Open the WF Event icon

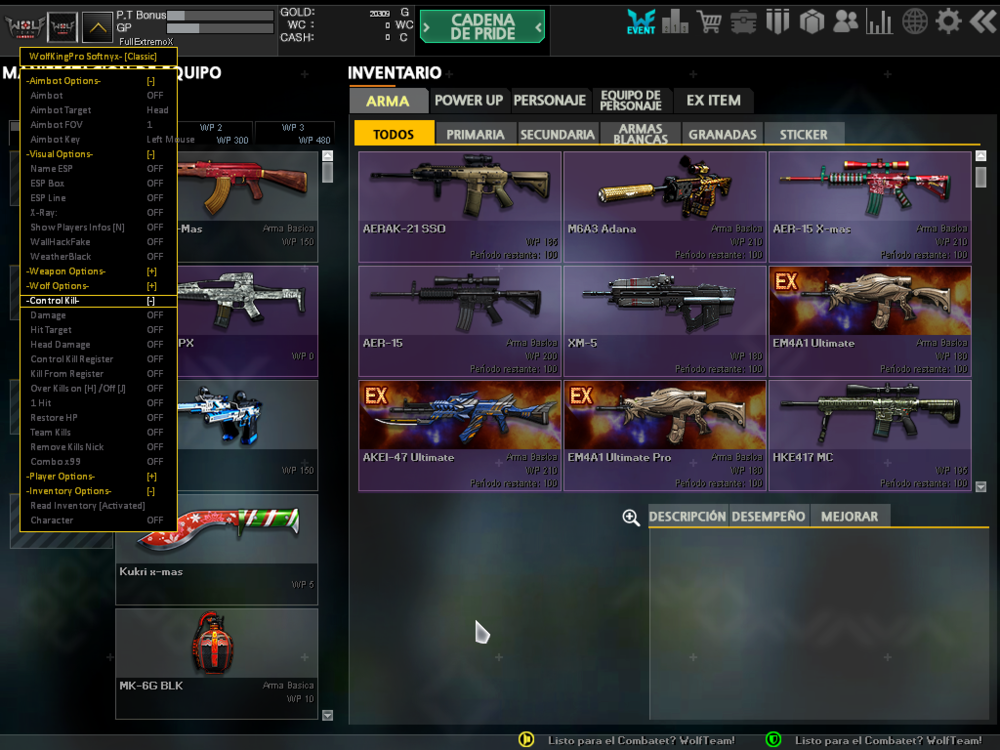(641, 22)
